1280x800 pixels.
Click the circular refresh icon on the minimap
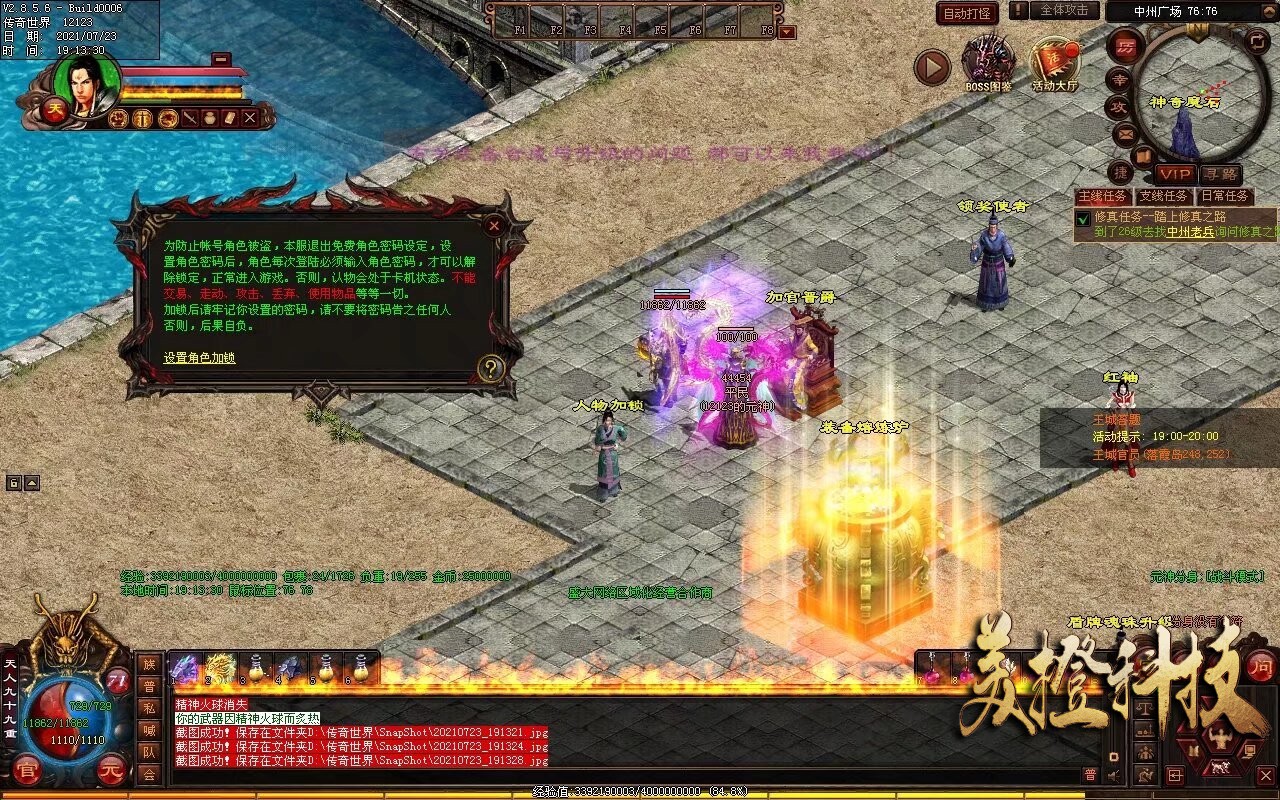coord(1256,42)
